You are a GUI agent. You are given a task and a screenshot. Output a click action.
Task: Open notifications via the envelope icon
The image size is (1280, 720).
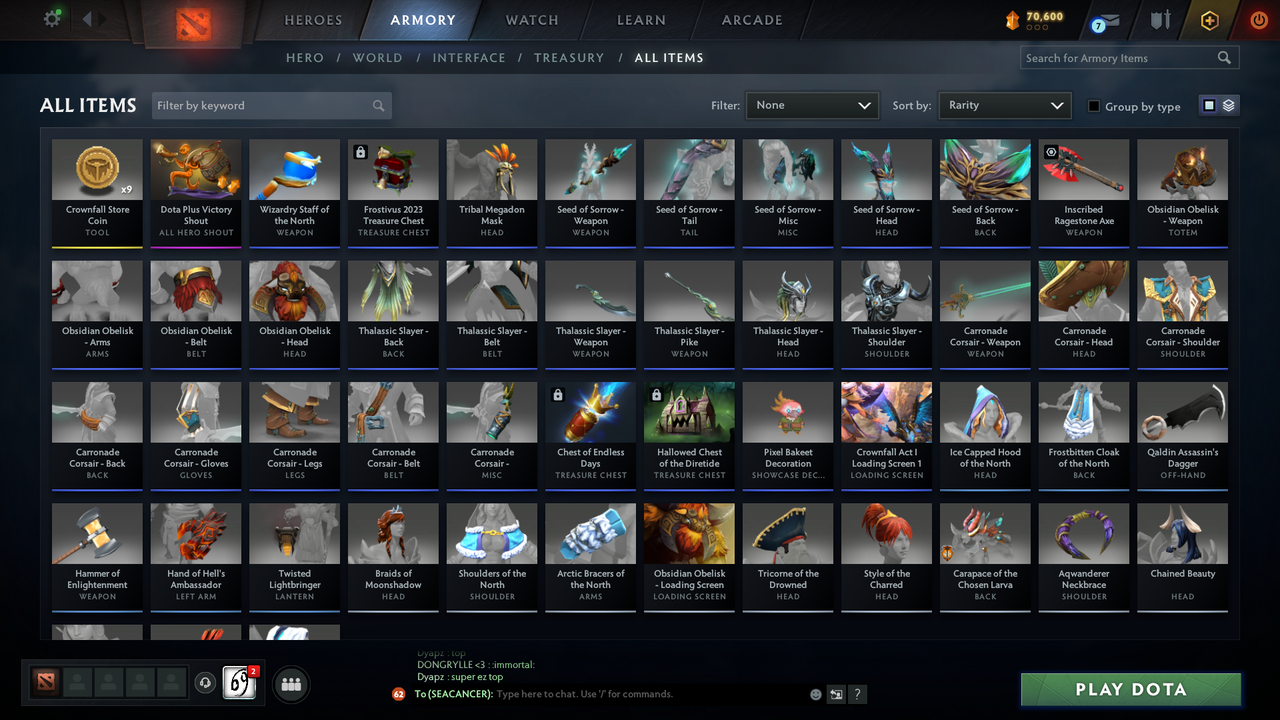pyautogui.click(x=1110, y=20)
